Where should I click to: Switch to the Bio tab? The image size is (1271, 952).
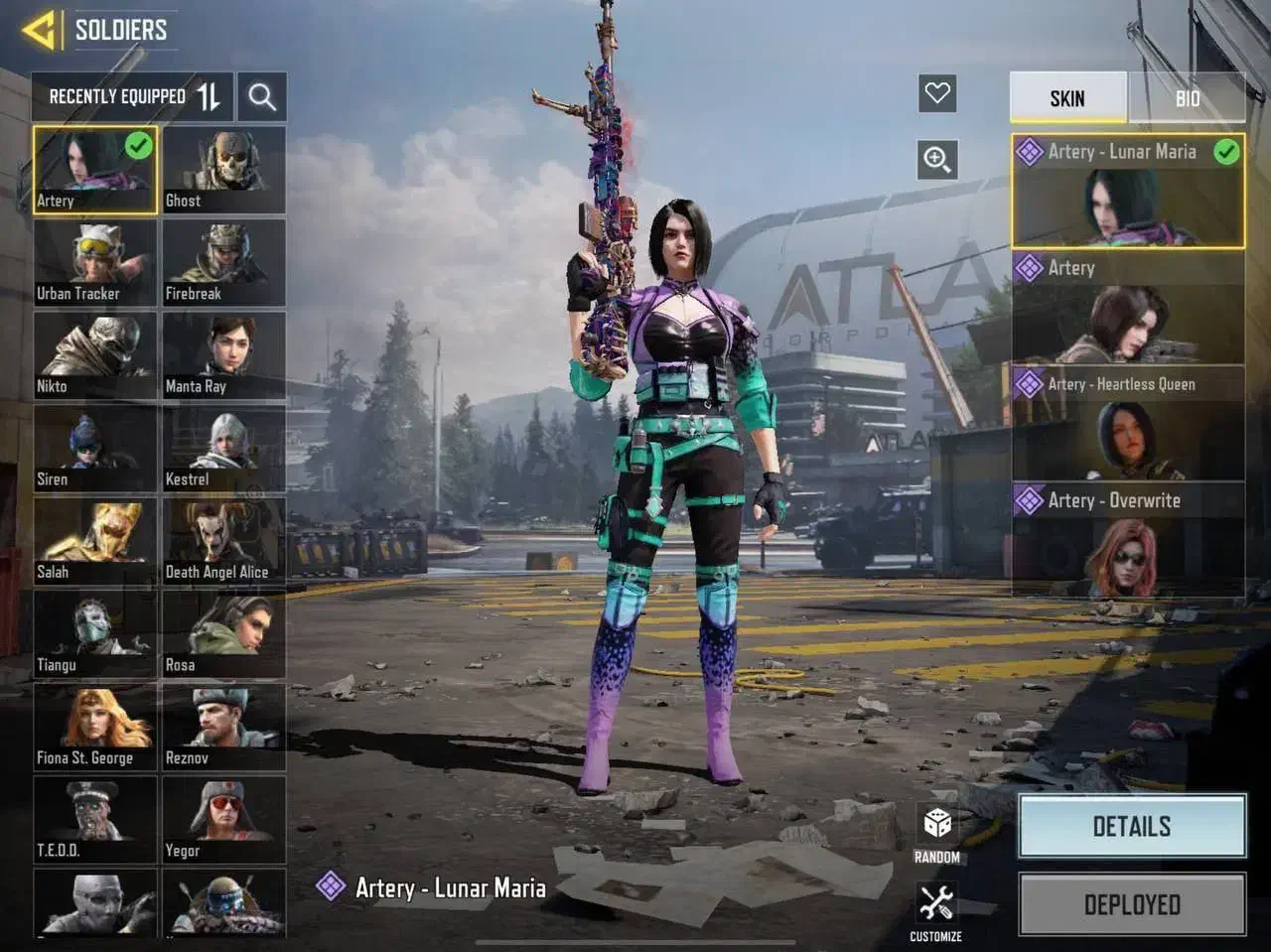point(1187,97)
